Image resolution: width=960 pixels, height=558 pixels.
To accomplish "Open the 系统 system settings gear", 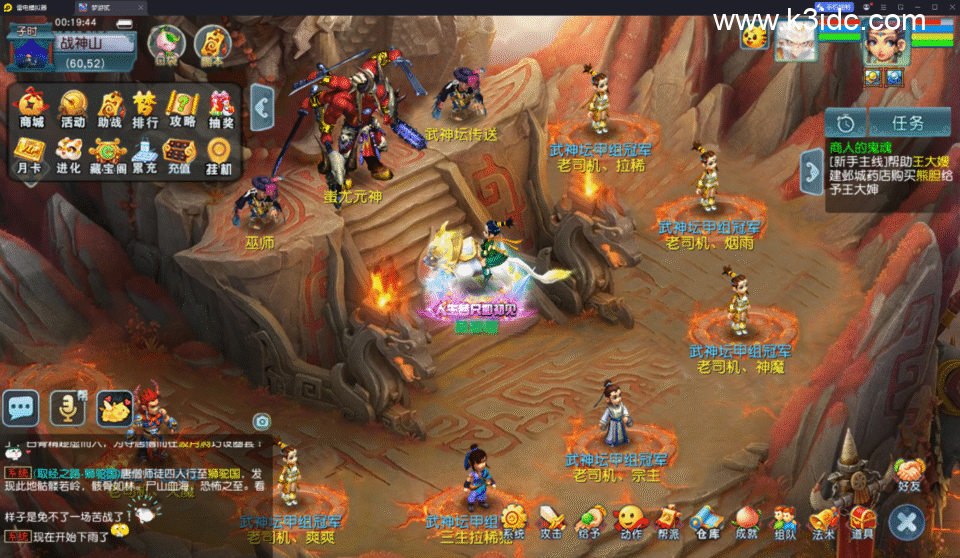I will (x=514, y=521).
